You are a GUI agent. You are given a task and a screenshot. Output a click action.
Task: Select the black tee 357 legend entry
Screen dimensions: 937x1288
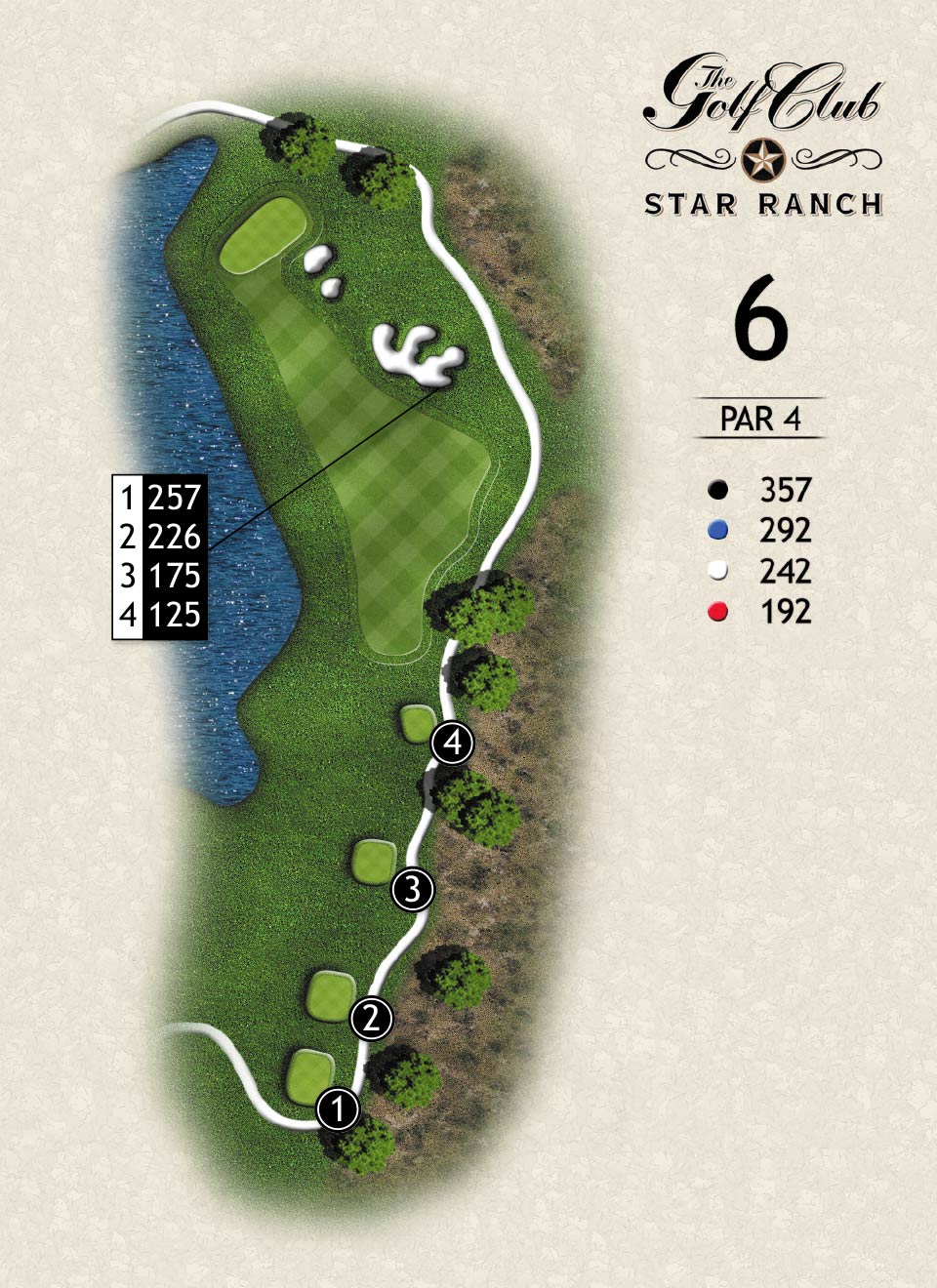(x=761, y=490)
